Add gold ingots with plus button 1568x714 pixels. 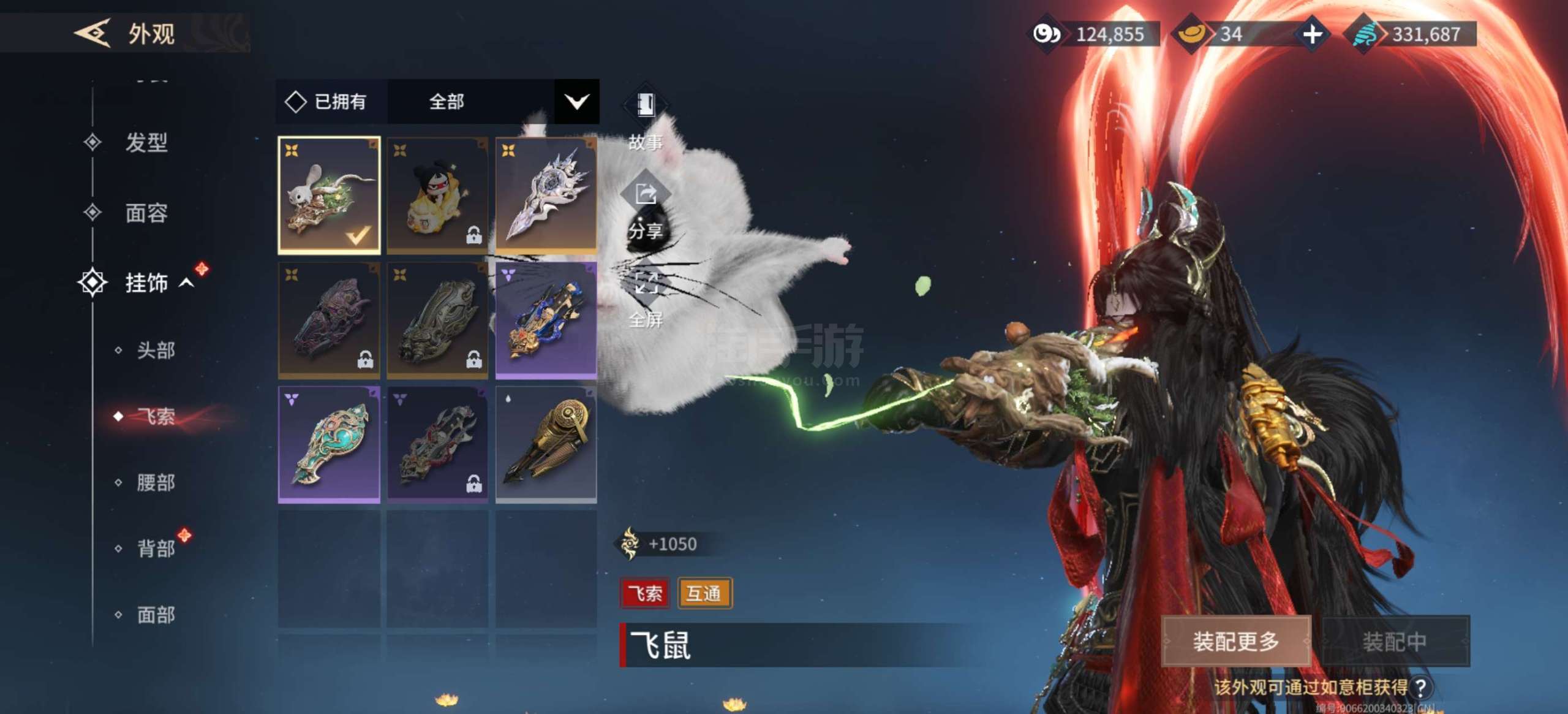1312,34
